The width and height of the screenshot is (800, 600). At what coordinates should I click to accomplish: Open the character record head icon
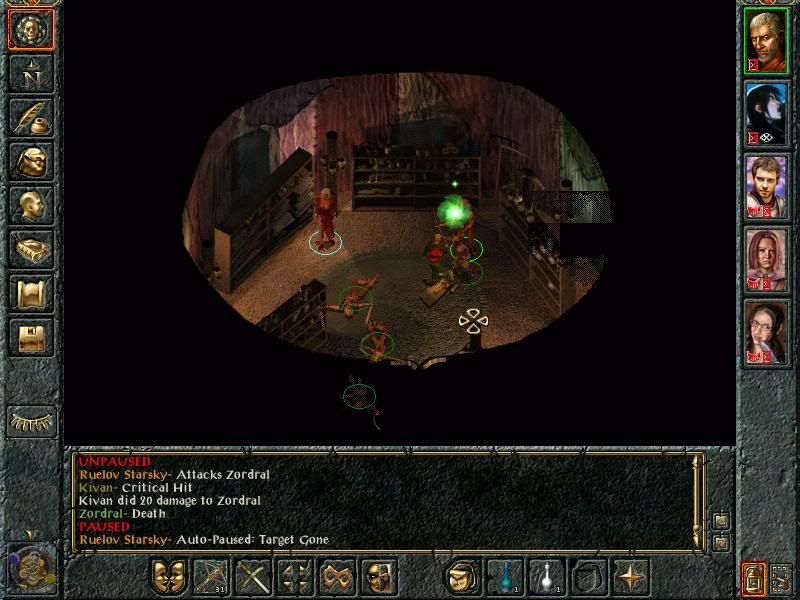[x=31, y=205]
